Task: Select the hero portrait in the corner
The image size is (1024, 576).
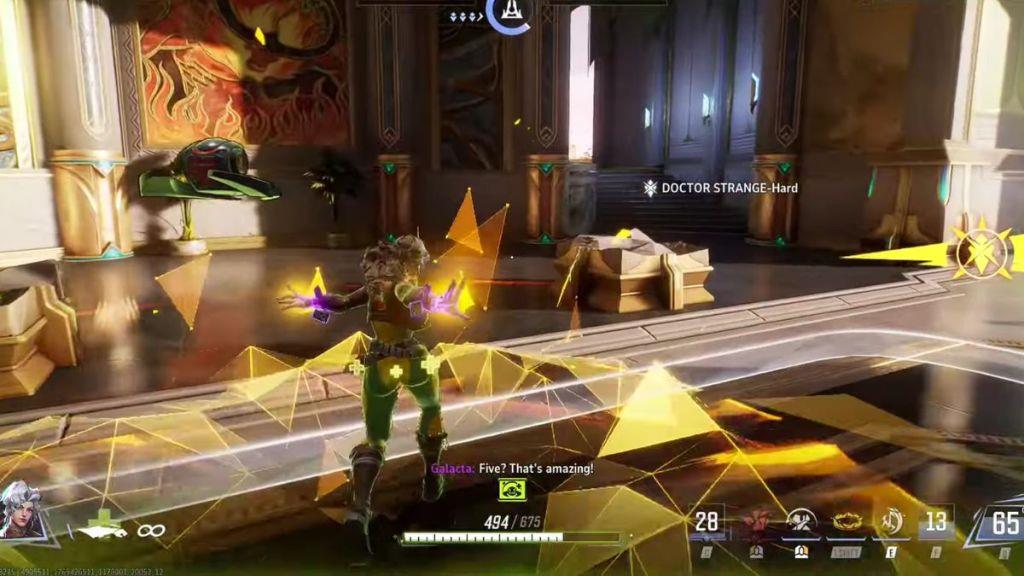Action: click(x=22, y=509)
